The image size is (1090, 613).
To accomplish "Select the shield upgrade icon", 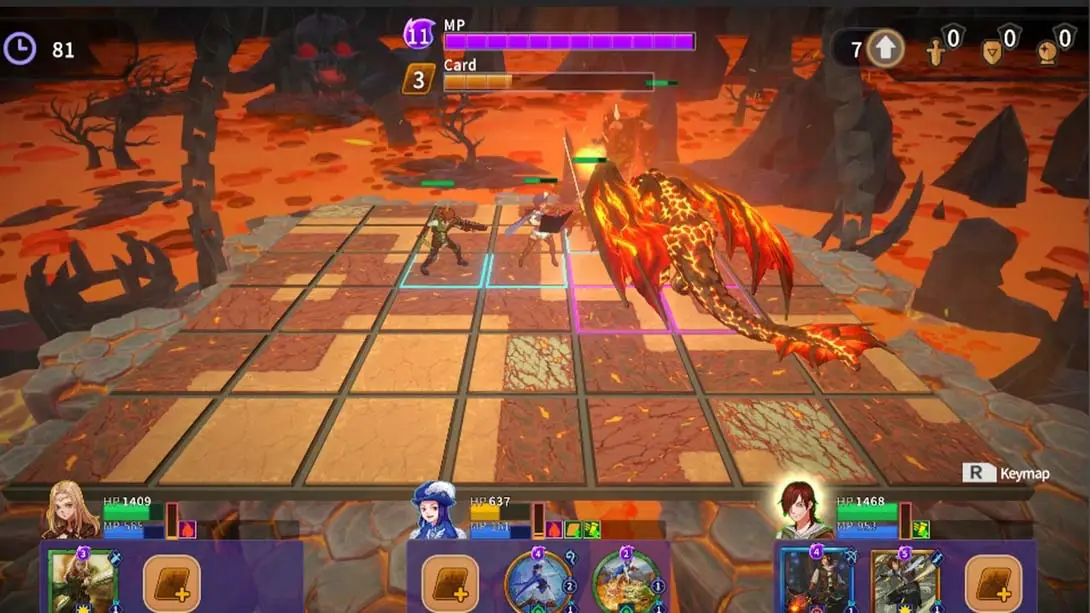I will [x=992, y=50].
